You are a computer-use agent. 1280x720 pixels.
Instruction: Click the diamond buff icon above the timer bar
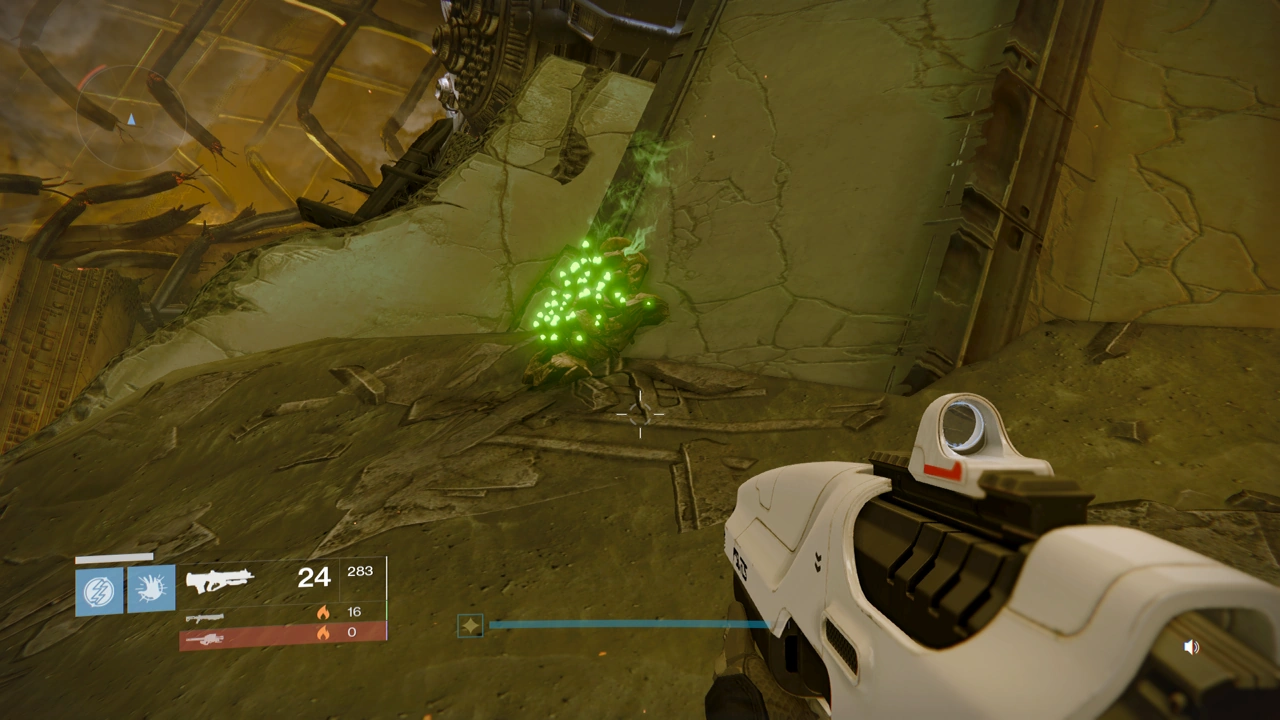tap(470, 625)
